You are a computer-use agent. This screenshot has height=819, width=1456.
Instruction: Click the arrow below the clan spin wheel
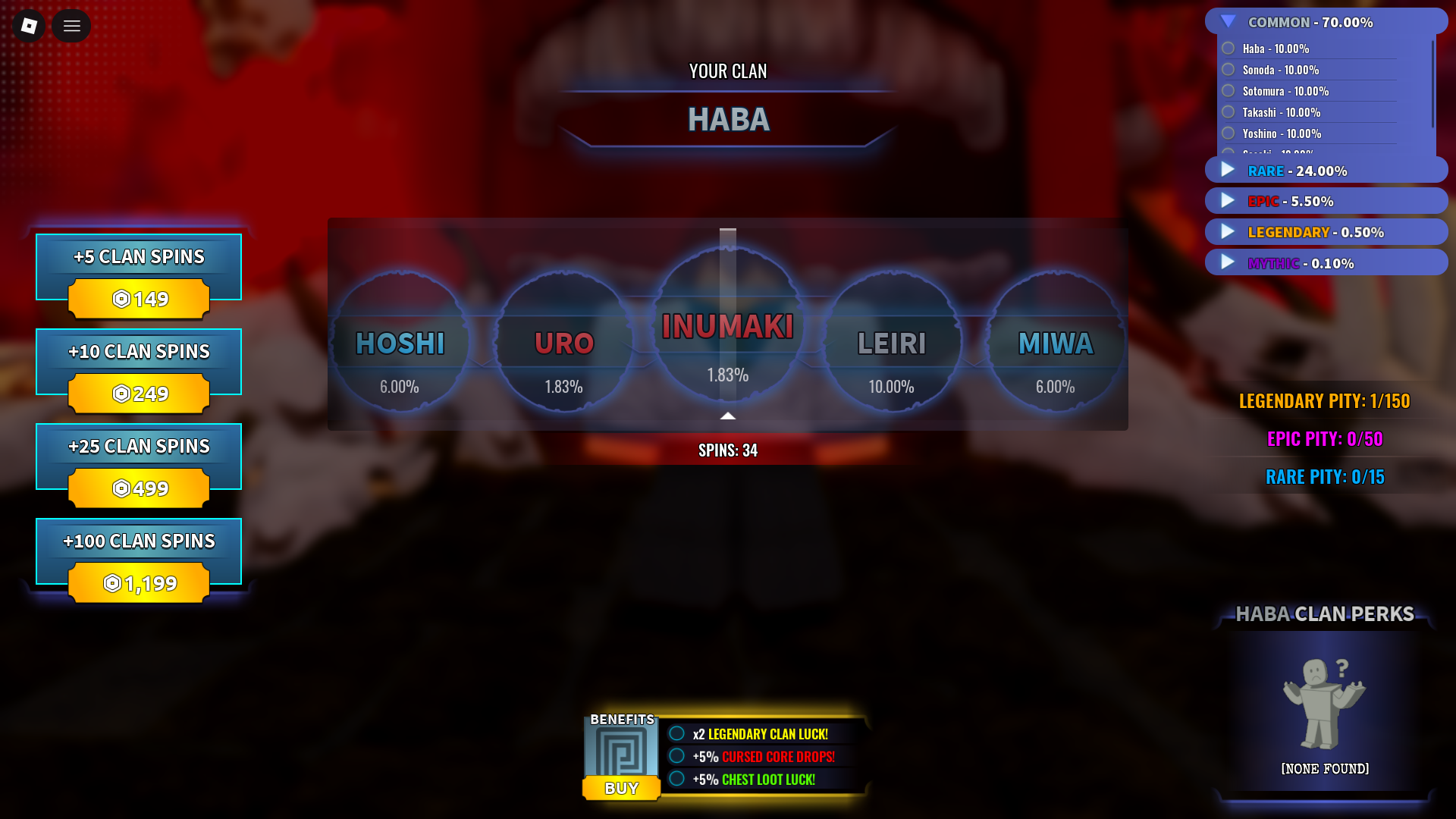(727, 416)
